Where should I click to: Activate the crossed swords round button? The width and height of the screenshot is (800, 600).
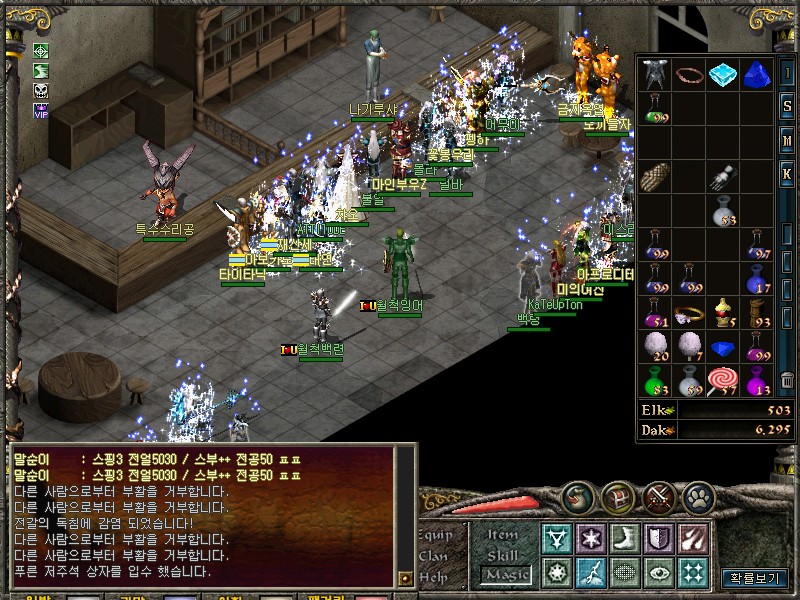point(660,496)
